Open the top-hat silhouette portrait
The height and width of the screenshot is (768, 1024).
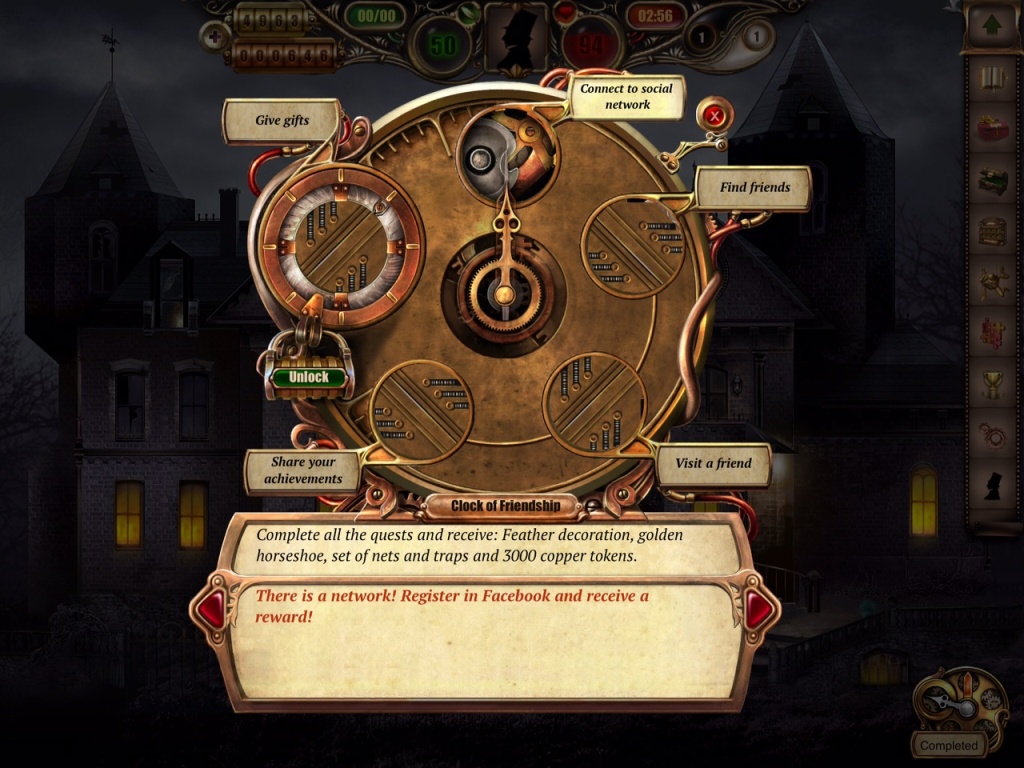pos(515,38)
